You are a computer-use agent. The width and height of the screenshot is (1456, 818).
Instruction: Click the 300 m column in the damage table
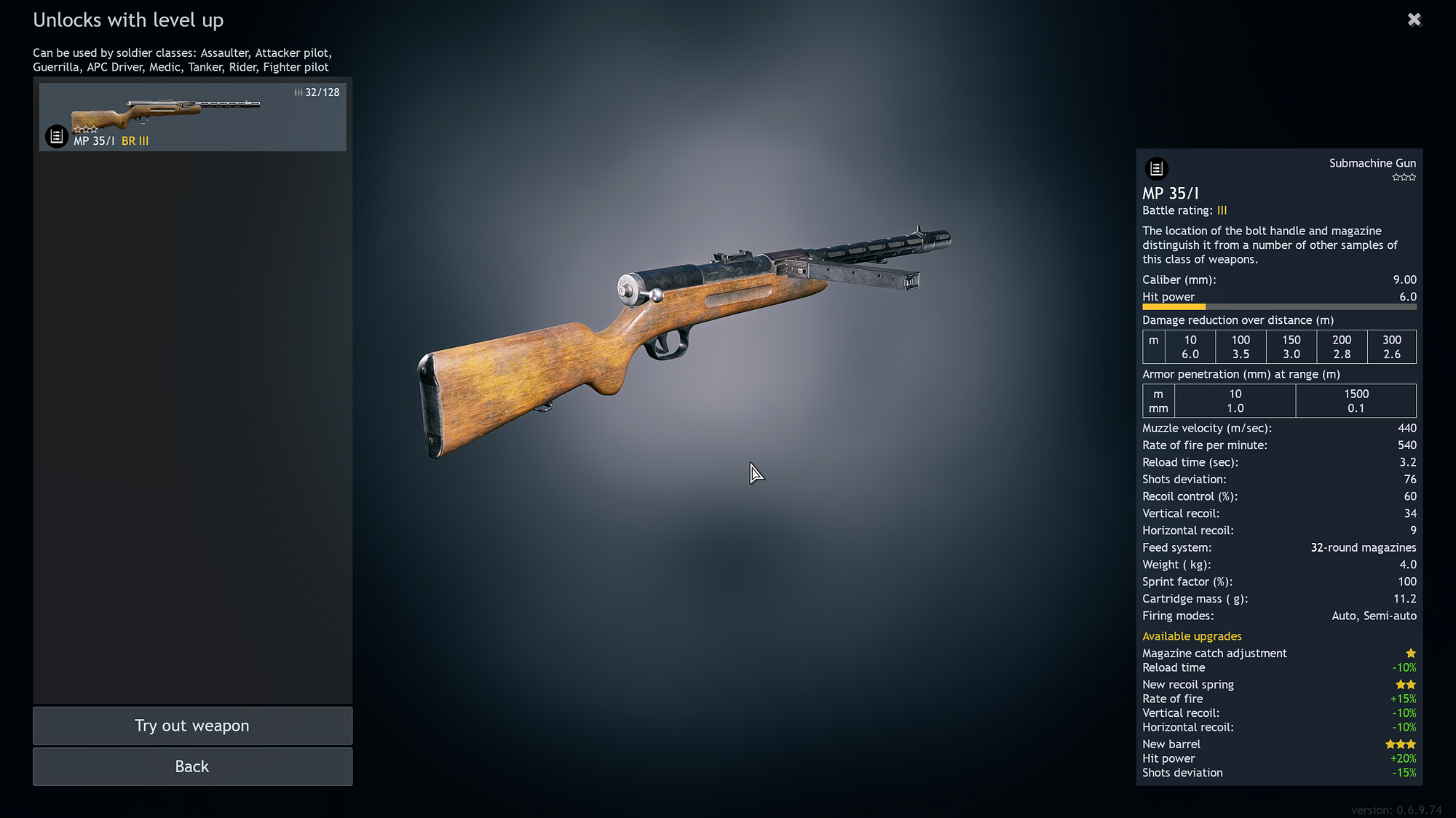1391,347
